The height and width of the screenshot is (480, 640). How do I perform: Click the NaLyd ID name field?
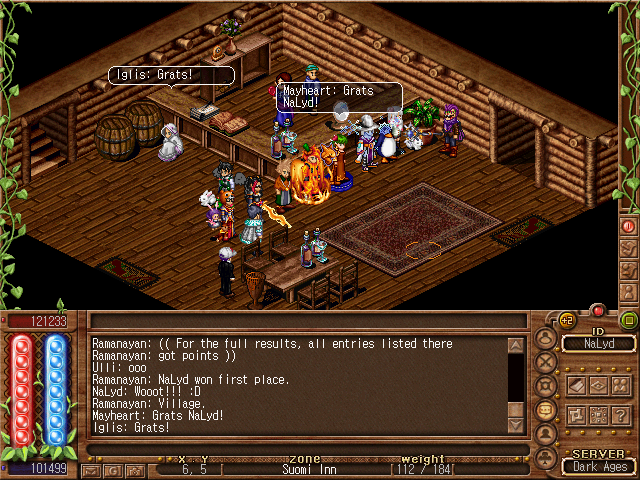(x=597, y=344)
